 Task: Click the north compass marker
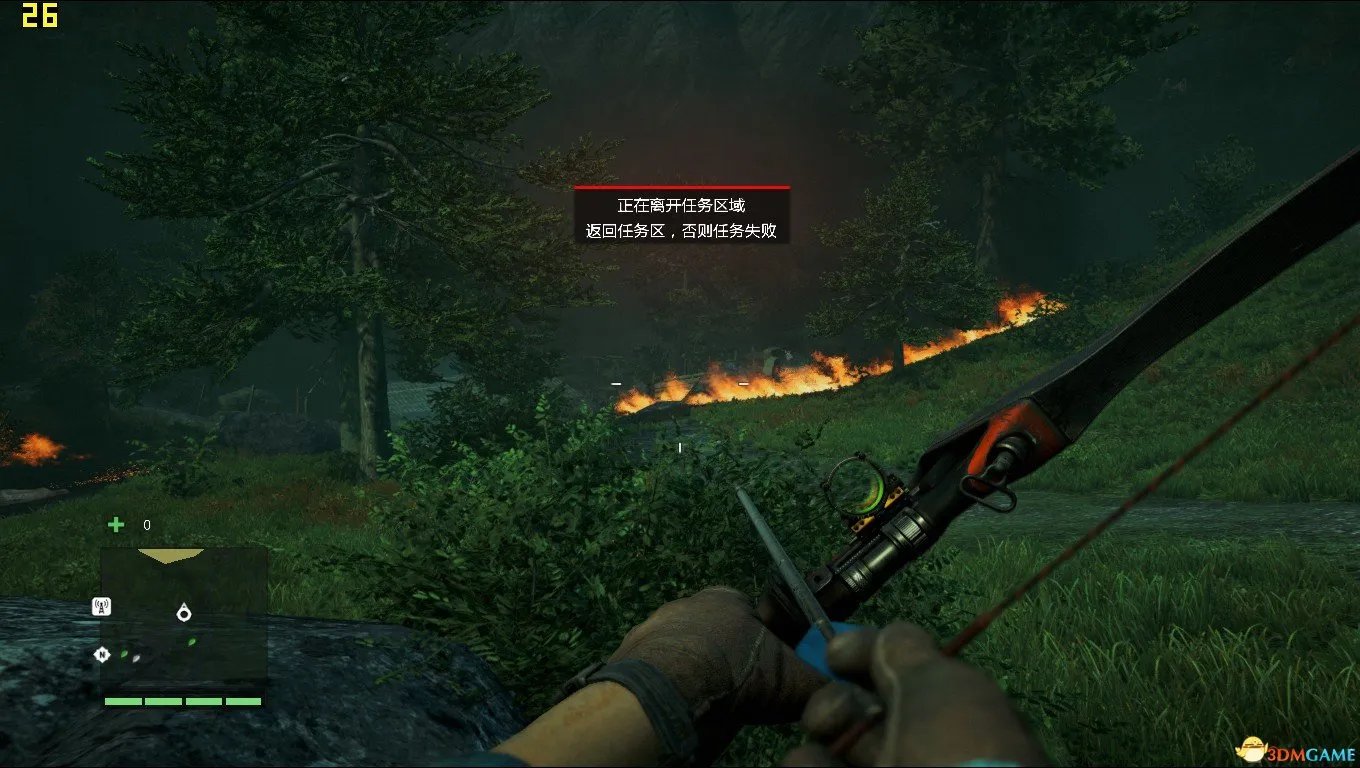[x=101, y=655]
